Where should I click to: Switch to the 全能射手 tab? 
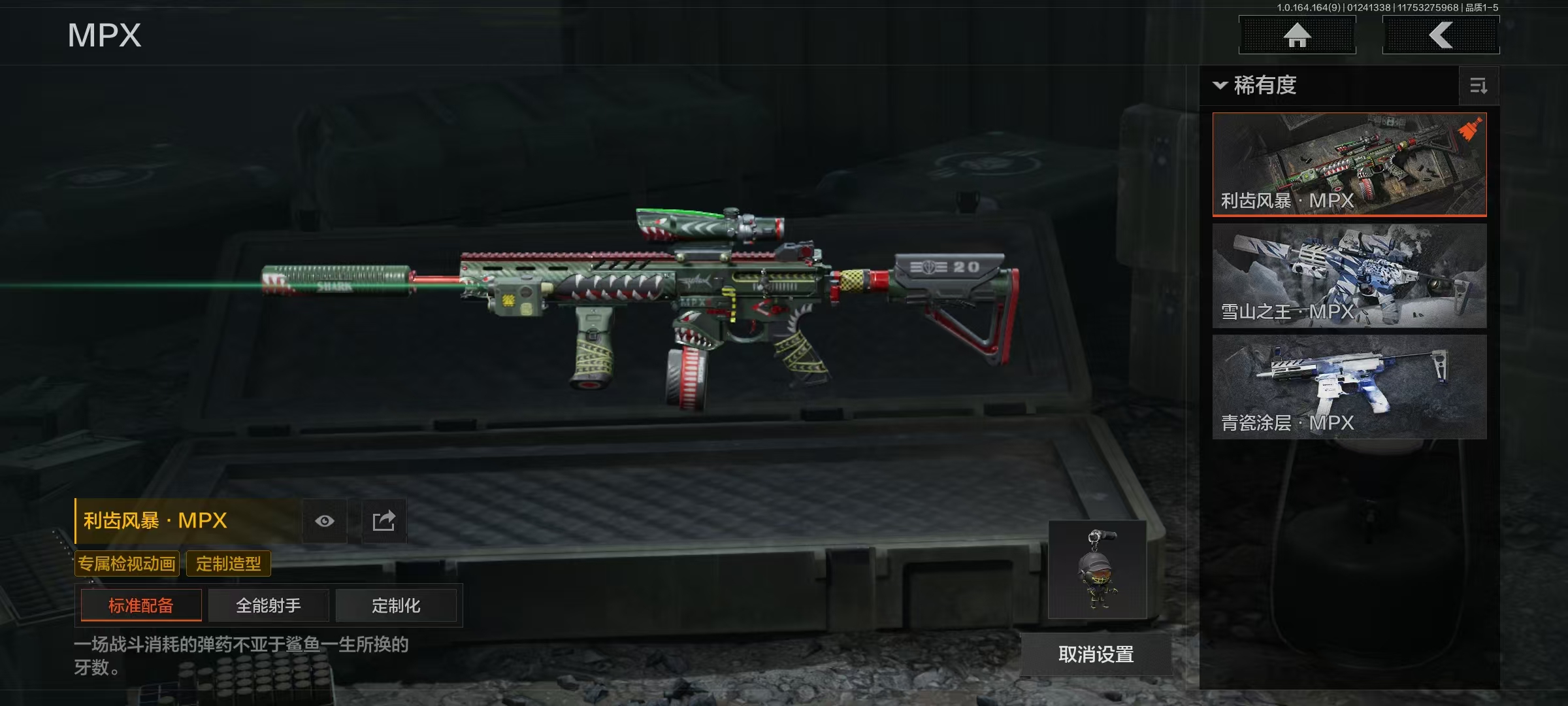click(269, 605)
